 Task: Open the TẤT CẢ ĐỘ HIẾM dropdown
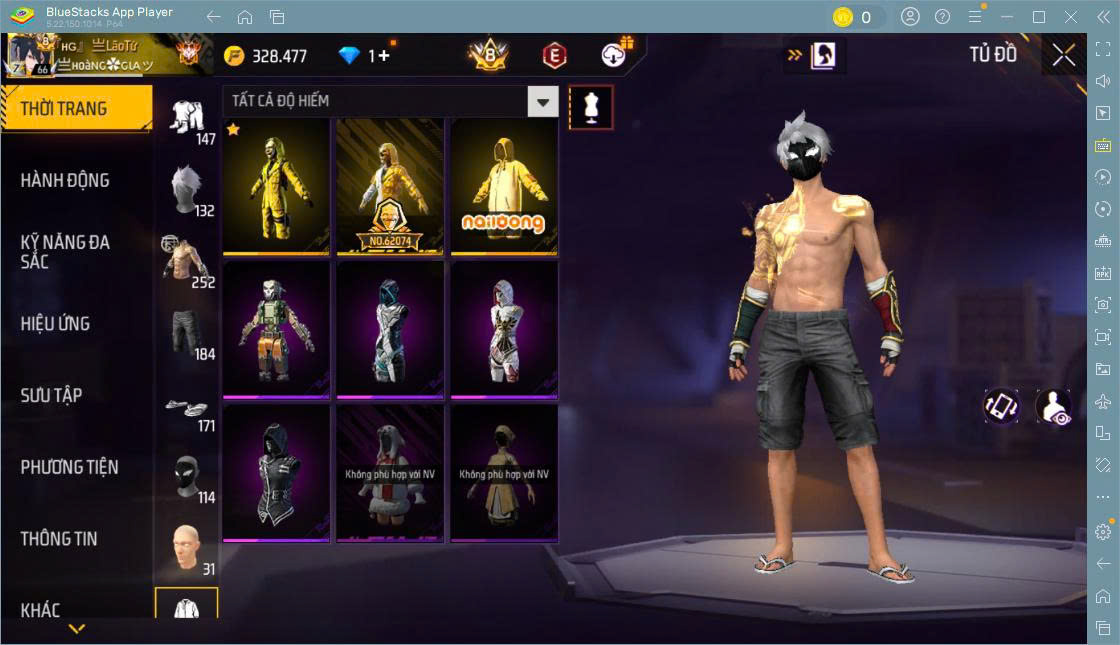(390, 101)
